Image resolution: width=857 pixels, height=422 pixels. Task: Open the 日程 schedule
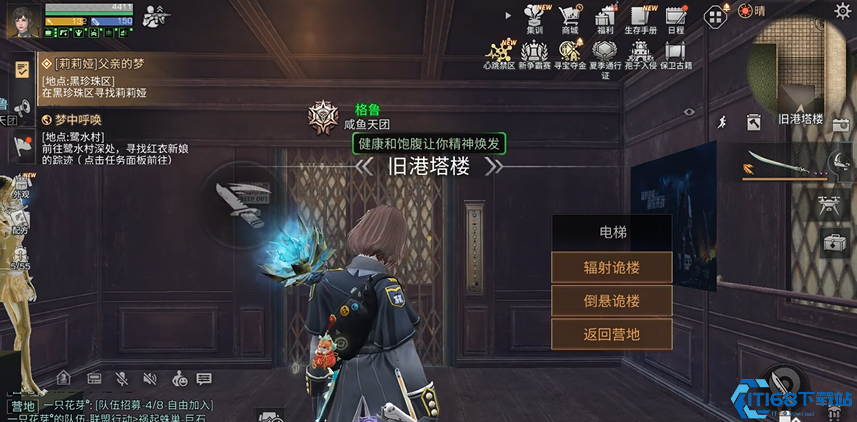click(x=675, y=18)
